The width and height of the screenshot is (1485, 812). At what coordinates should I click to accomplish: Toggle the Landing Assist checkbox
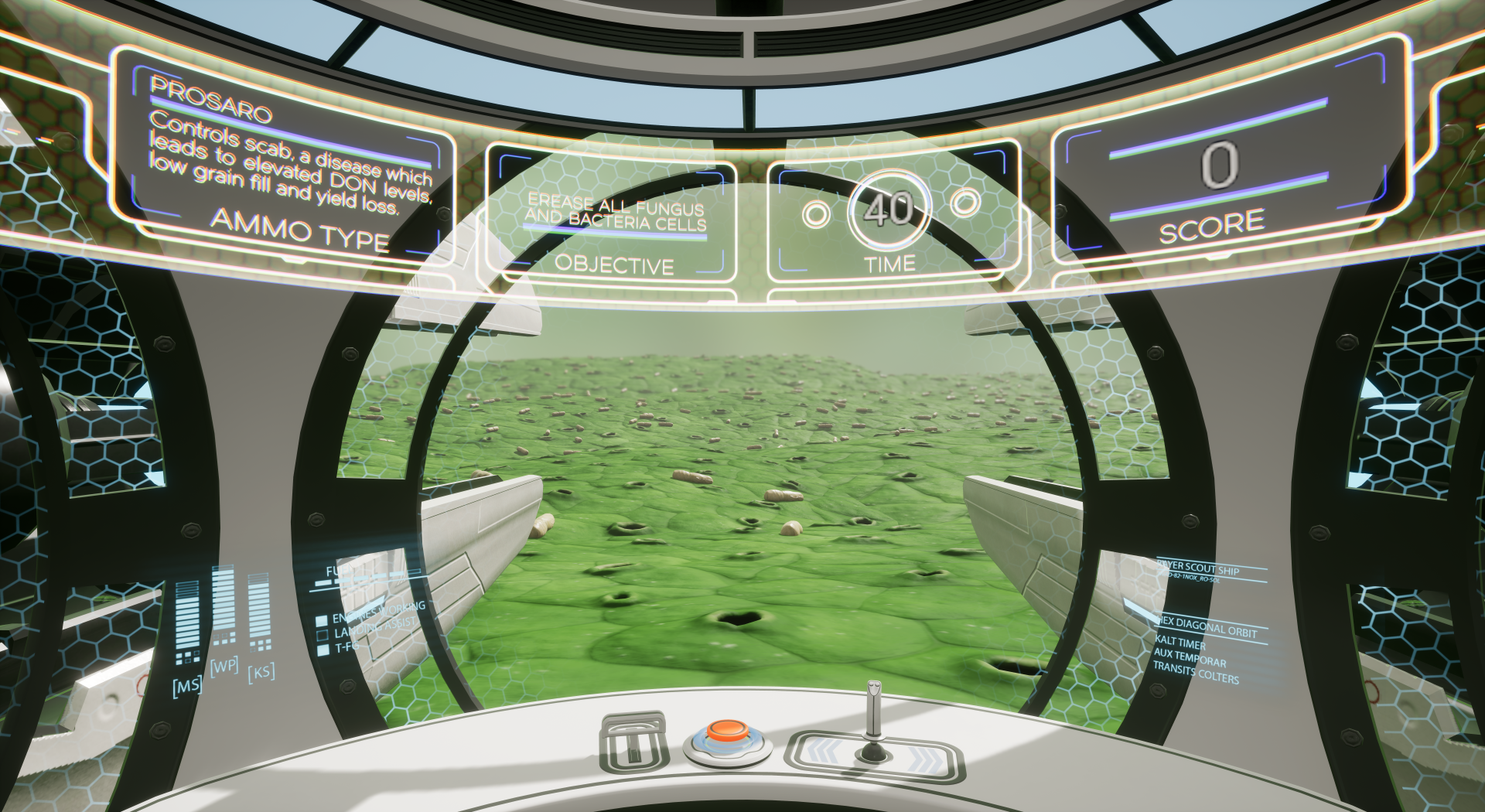[322, 636]
